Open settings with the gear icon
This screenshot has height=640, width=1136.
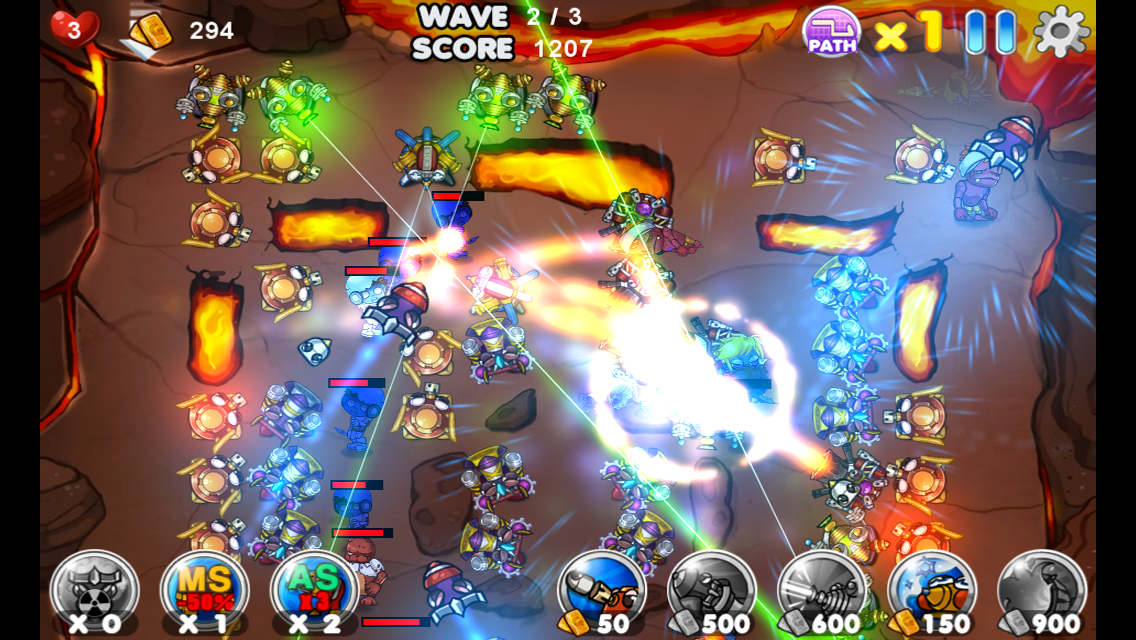point(1061,32)
